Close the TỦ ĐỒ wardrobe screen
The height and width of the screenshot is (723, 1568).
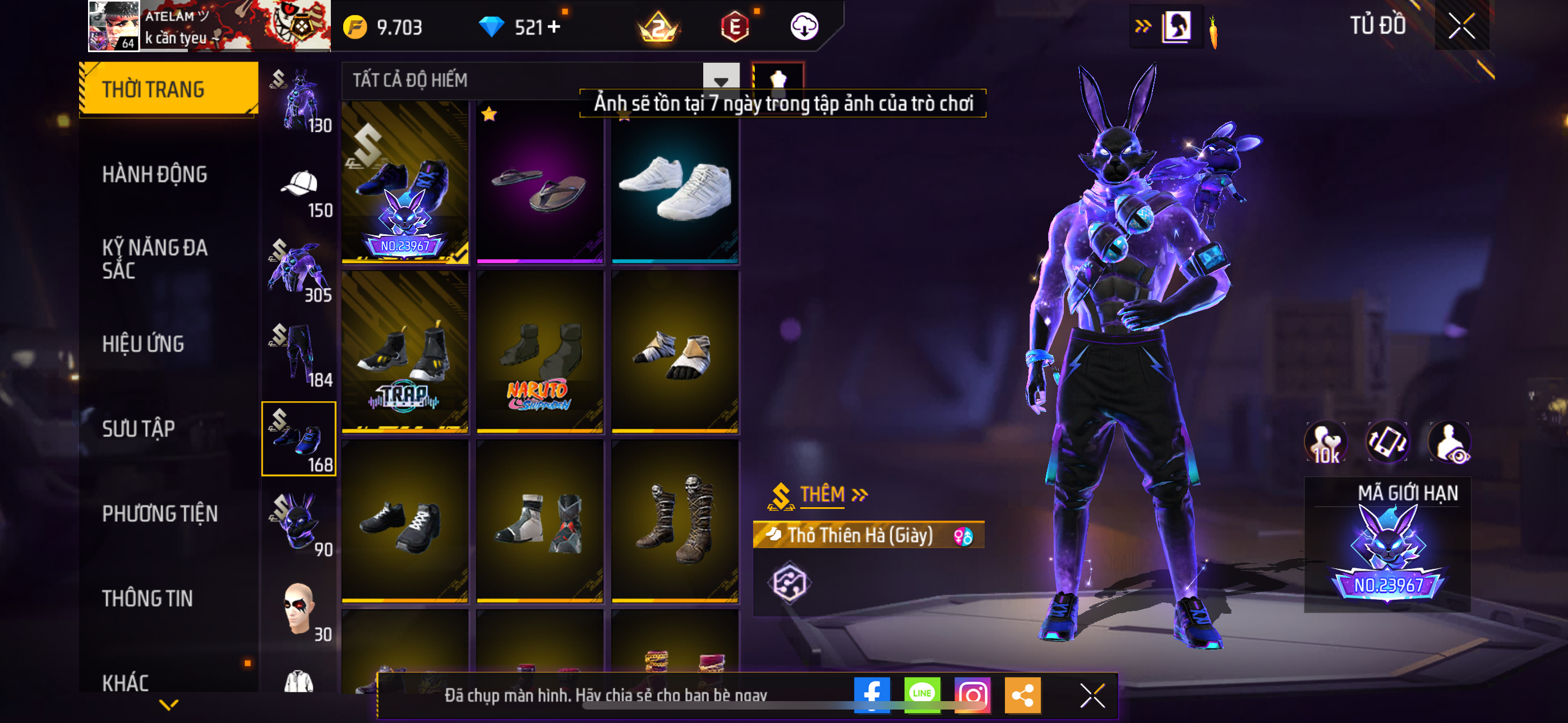tap(1461, 26)
